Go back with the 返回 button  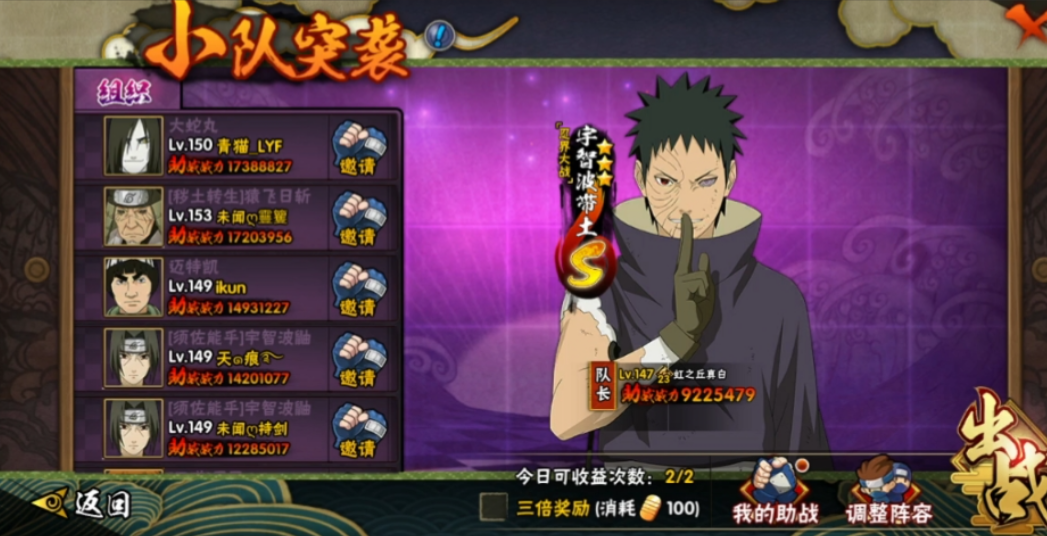[82, 503]
